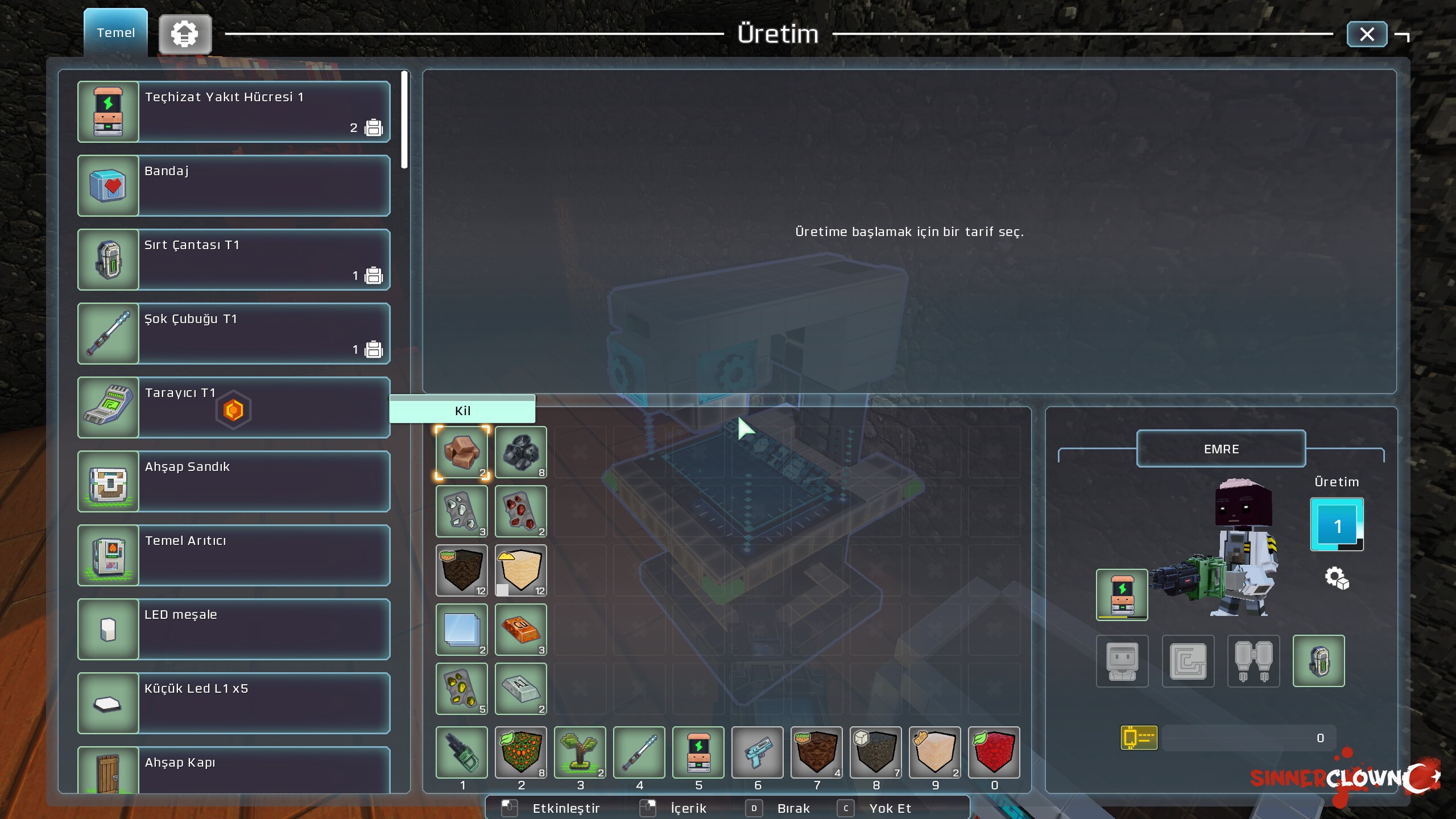Choose the Bandaj recipe
1456x819 pixels.
pos(234,185)
